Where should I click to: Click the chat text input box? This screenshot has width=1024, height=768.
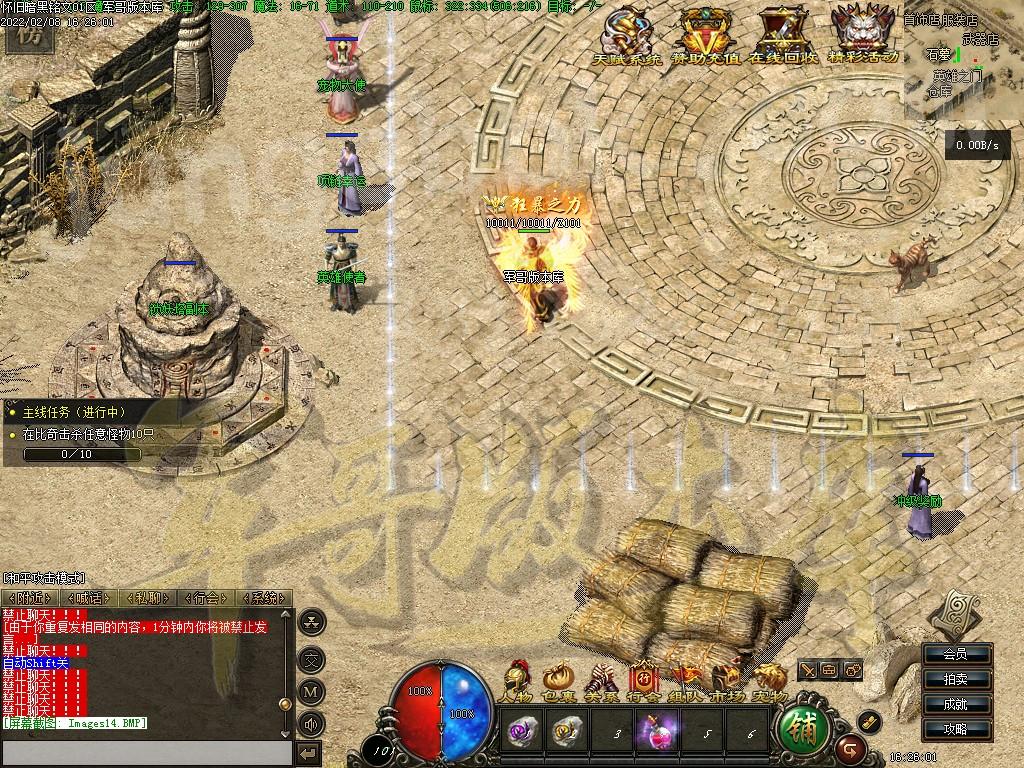click(147, 752)
